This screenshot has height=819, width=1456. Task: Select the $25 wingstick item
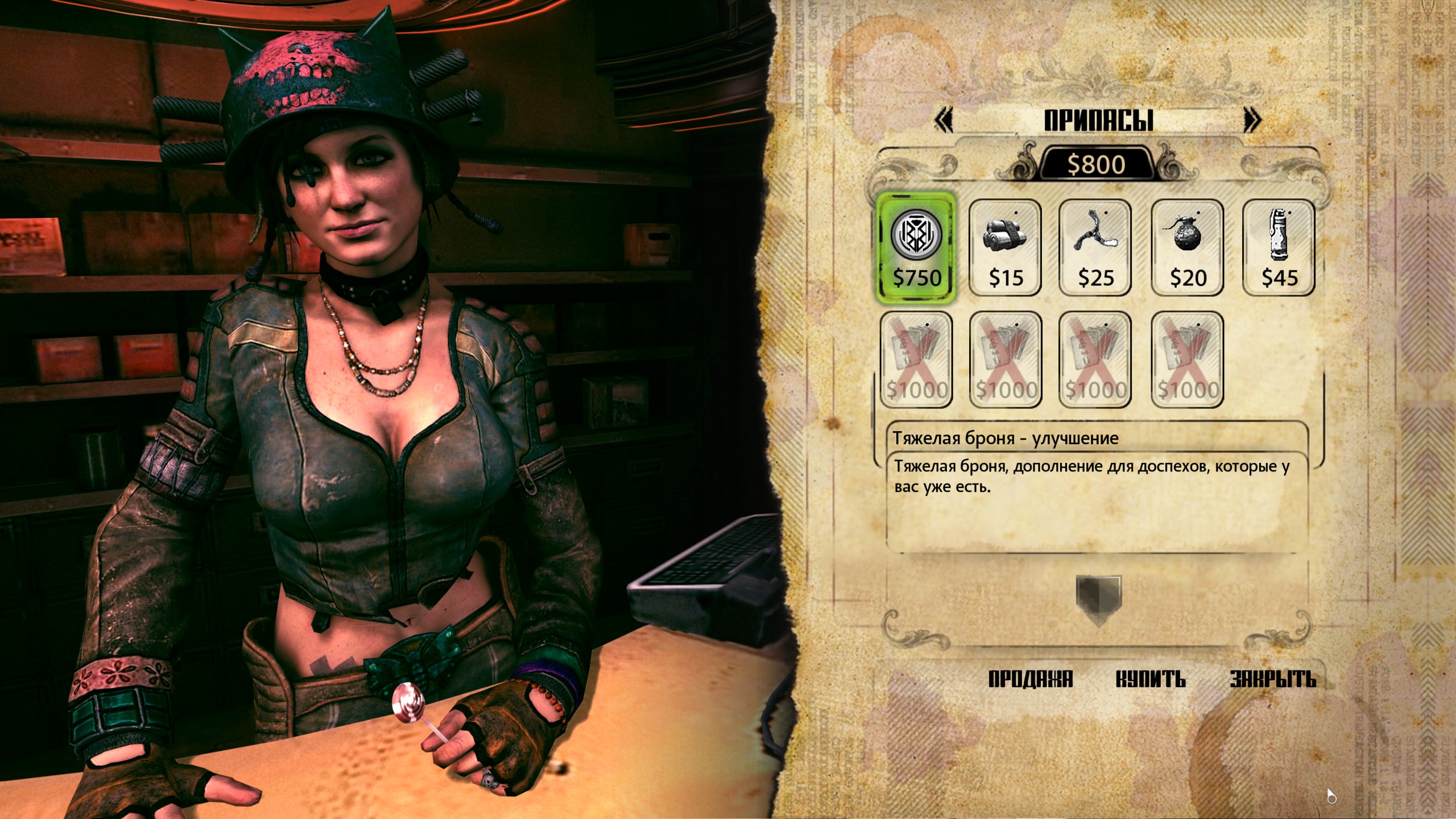[x=1095, y=247]
